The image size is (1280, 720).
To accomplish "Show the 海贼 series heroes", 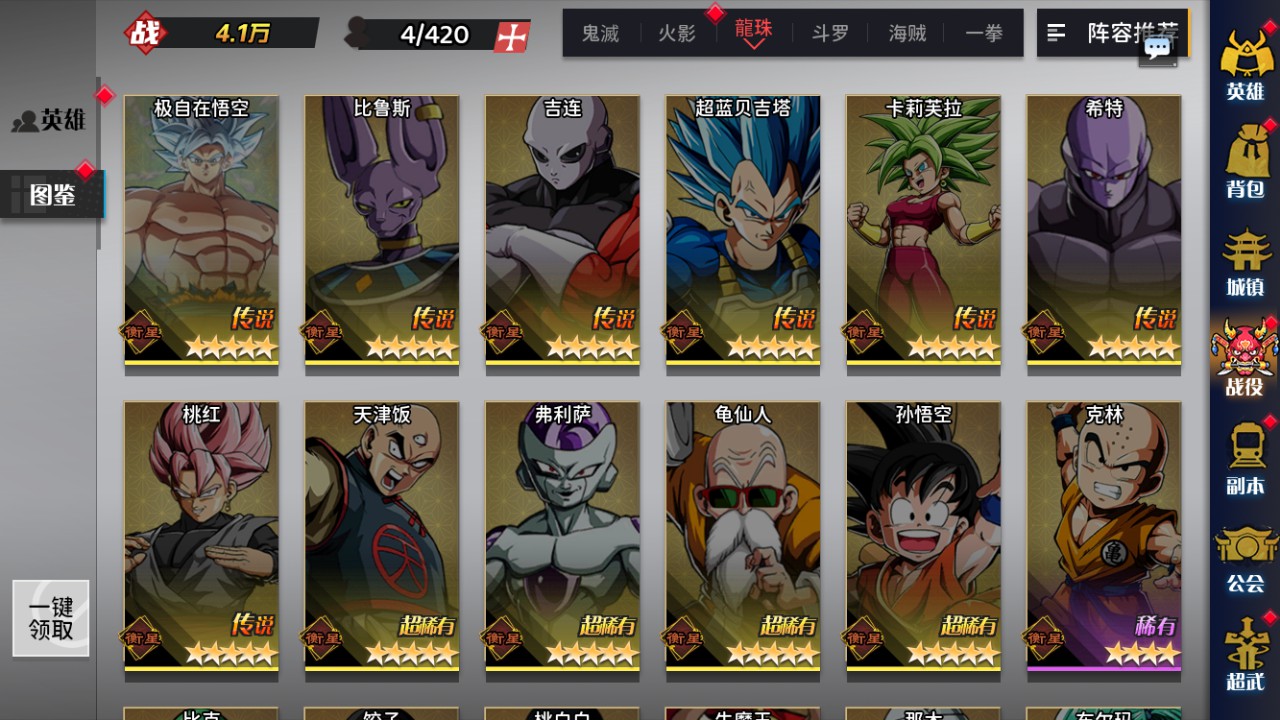I will click(907, 33).
